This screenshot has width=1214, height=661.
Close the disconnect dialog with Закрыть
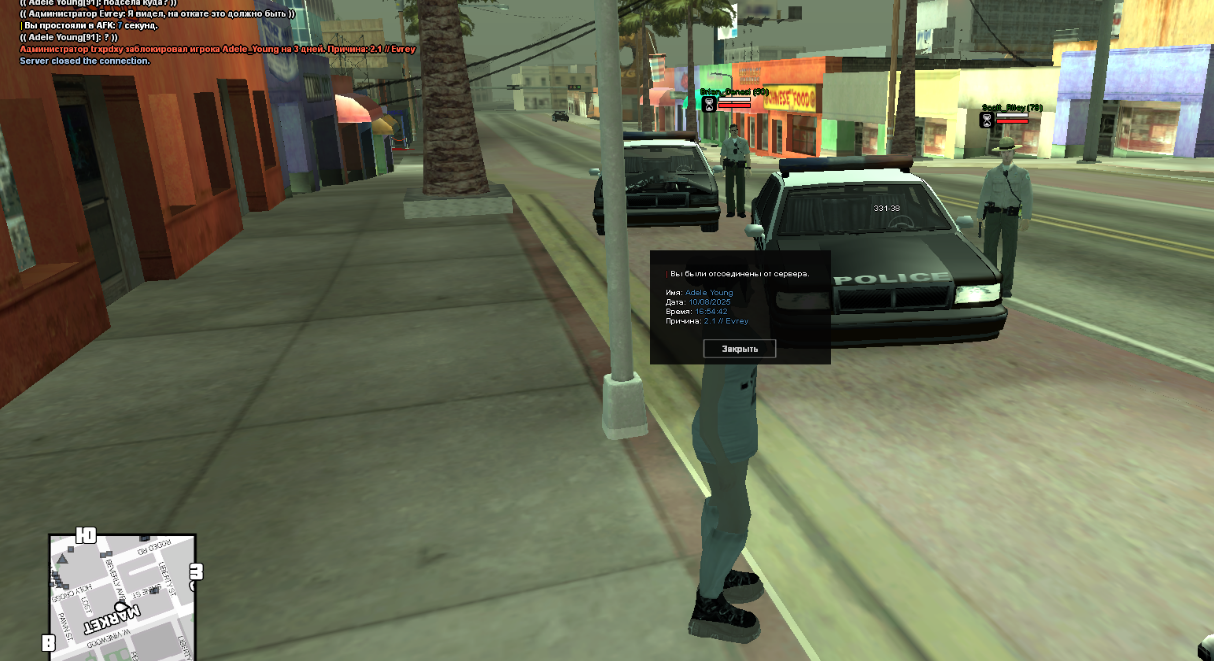[740, 349]
